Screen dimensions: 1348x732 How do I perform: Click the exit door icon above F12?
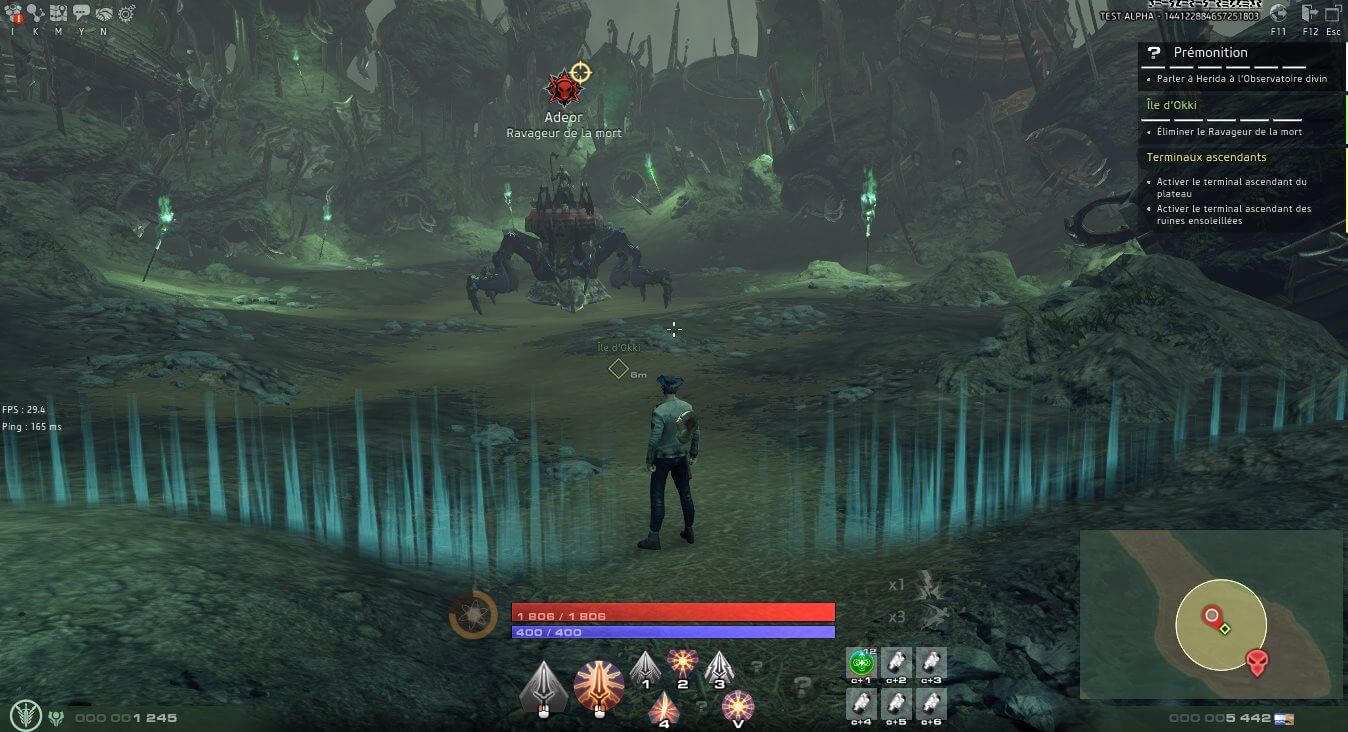coord(1311,13)
